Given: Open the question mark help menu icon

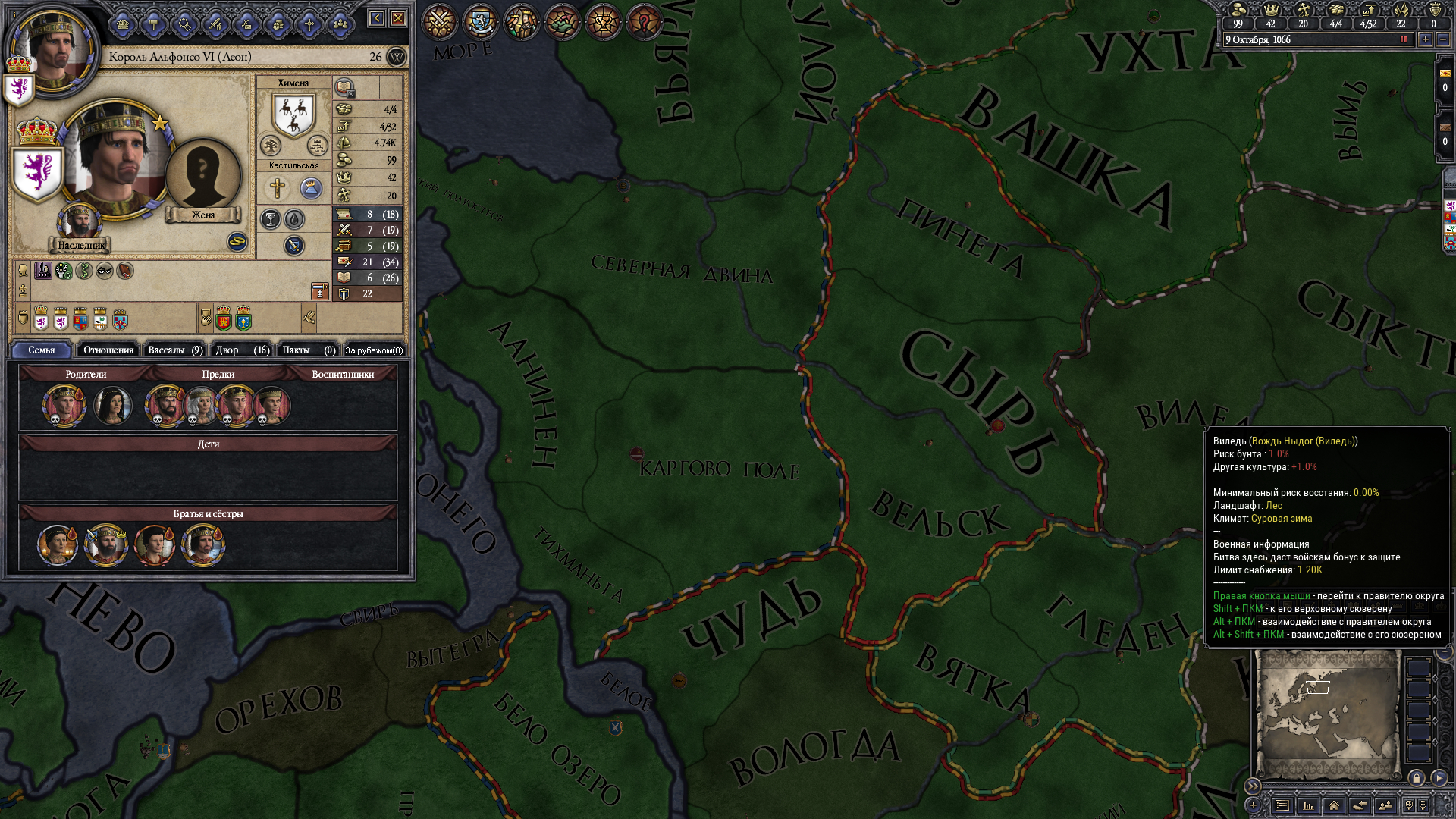Looking at the screenshot, I should [x=645, y=21].
